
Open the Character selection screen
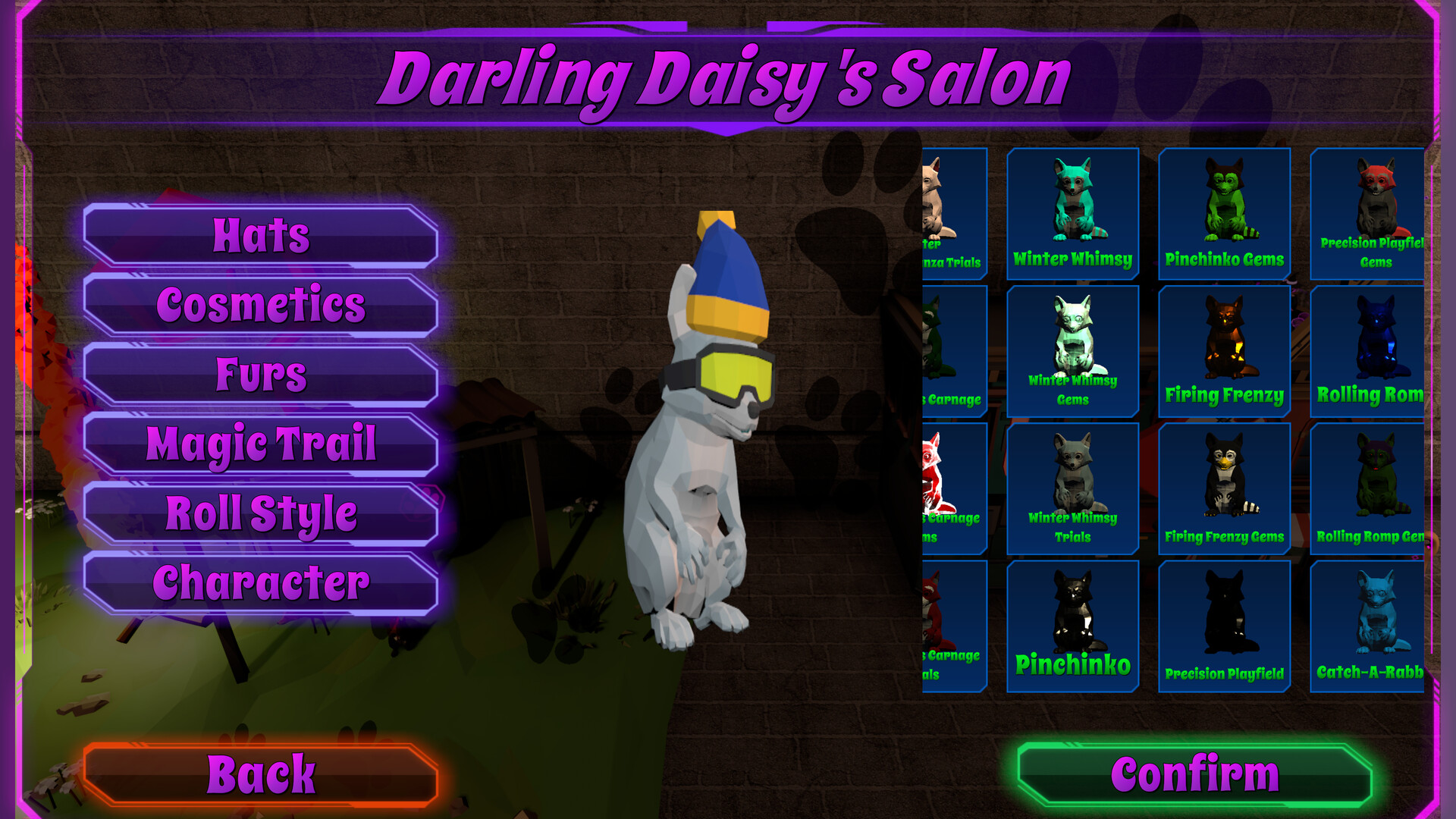coord(261,582)
